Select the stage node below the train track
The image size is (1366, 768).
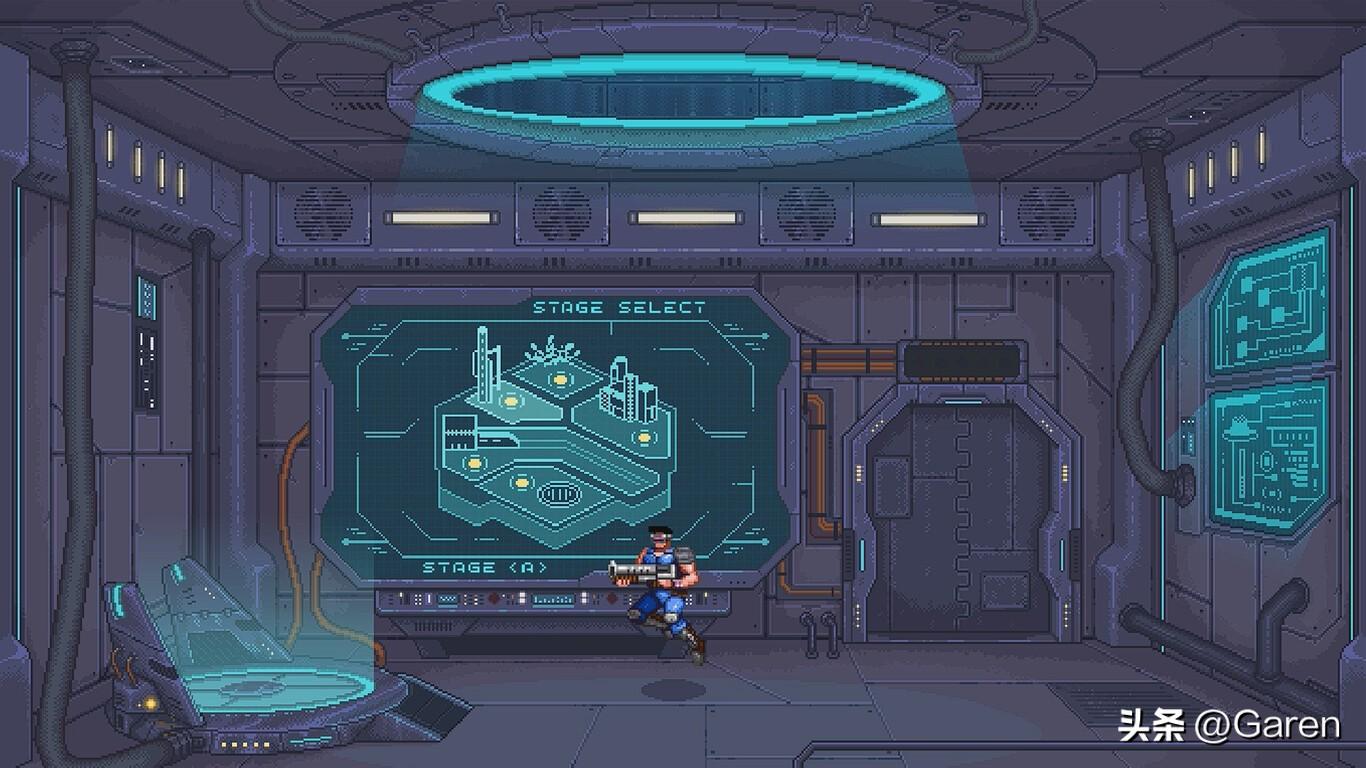(x=474, y=462)
